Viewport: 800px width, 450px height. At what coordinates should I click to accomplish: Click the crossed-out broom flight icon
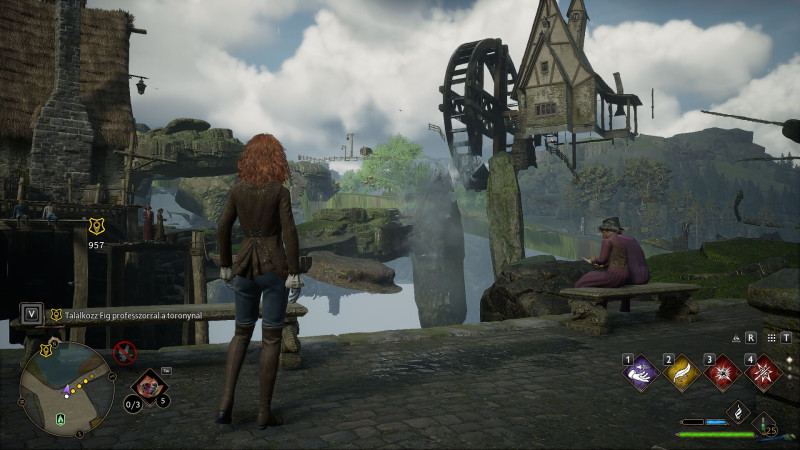point(124,352)
